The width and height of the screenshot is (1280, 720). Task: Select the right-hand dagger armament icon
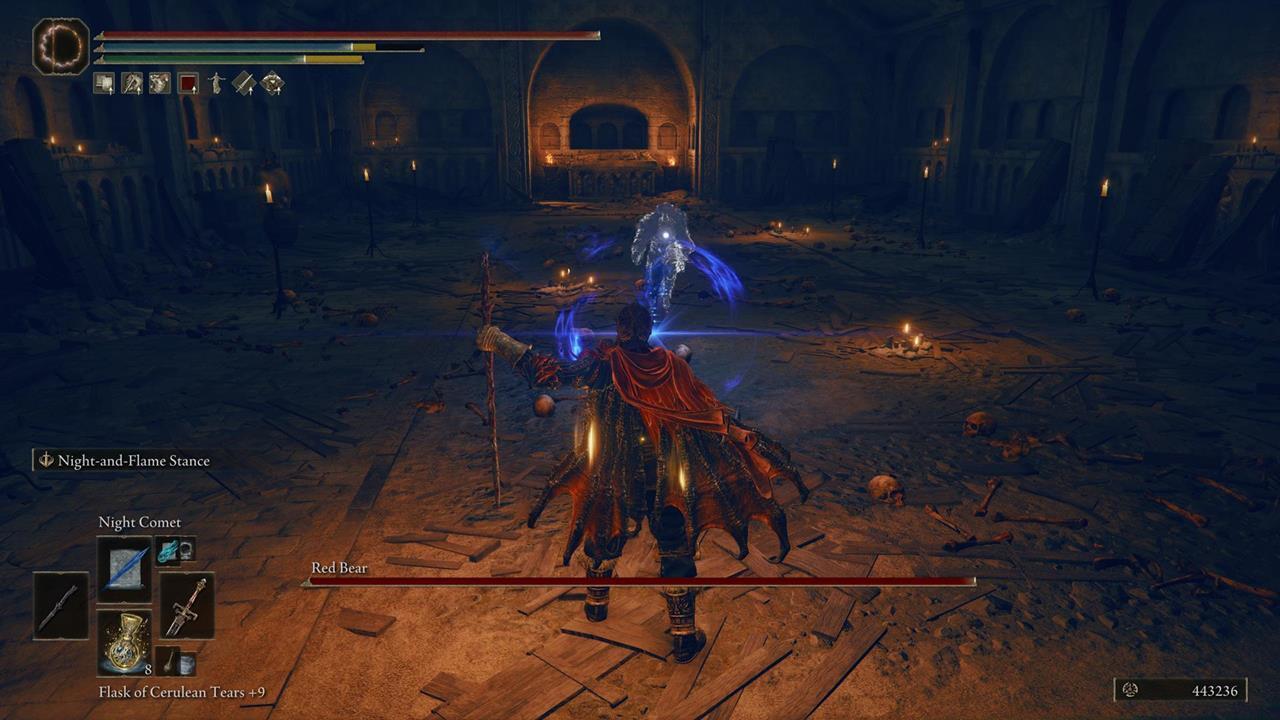pyautogui.click(x=185, y=606)
